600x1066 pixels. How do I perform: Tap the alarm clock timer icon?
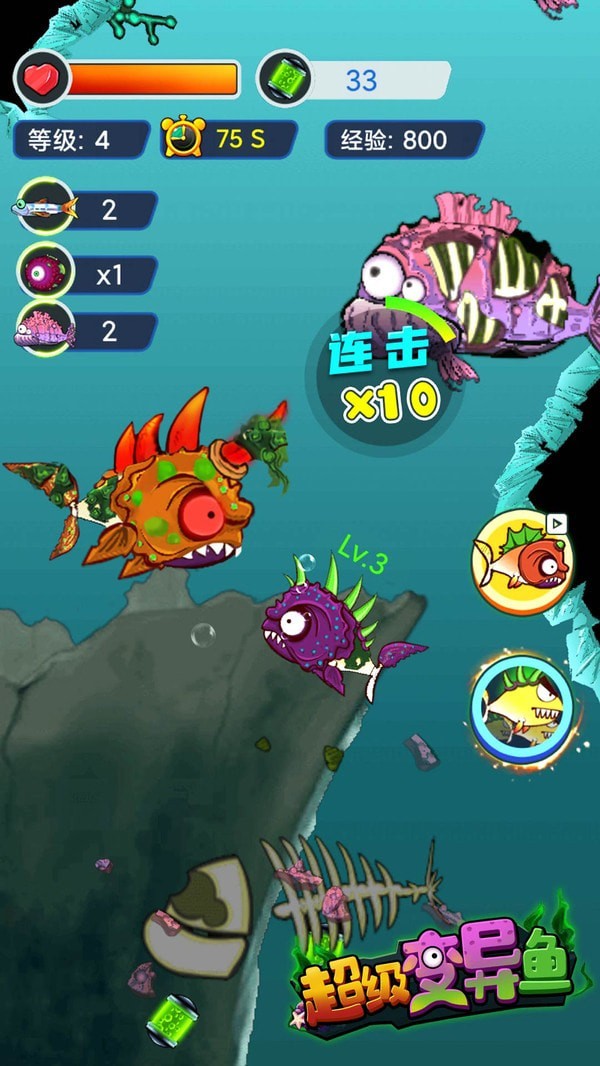pos(184,138)
